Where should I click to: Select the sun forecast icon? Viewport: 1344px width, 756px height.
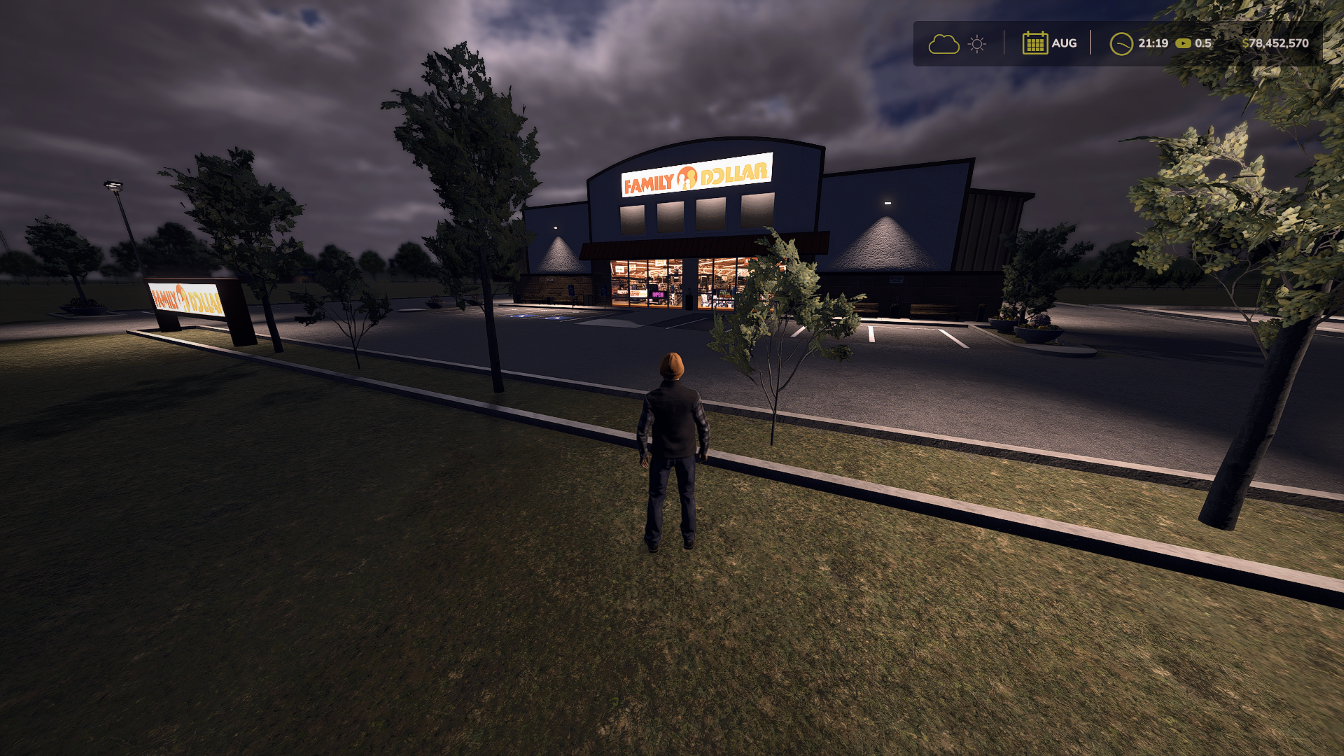point(977,44)
